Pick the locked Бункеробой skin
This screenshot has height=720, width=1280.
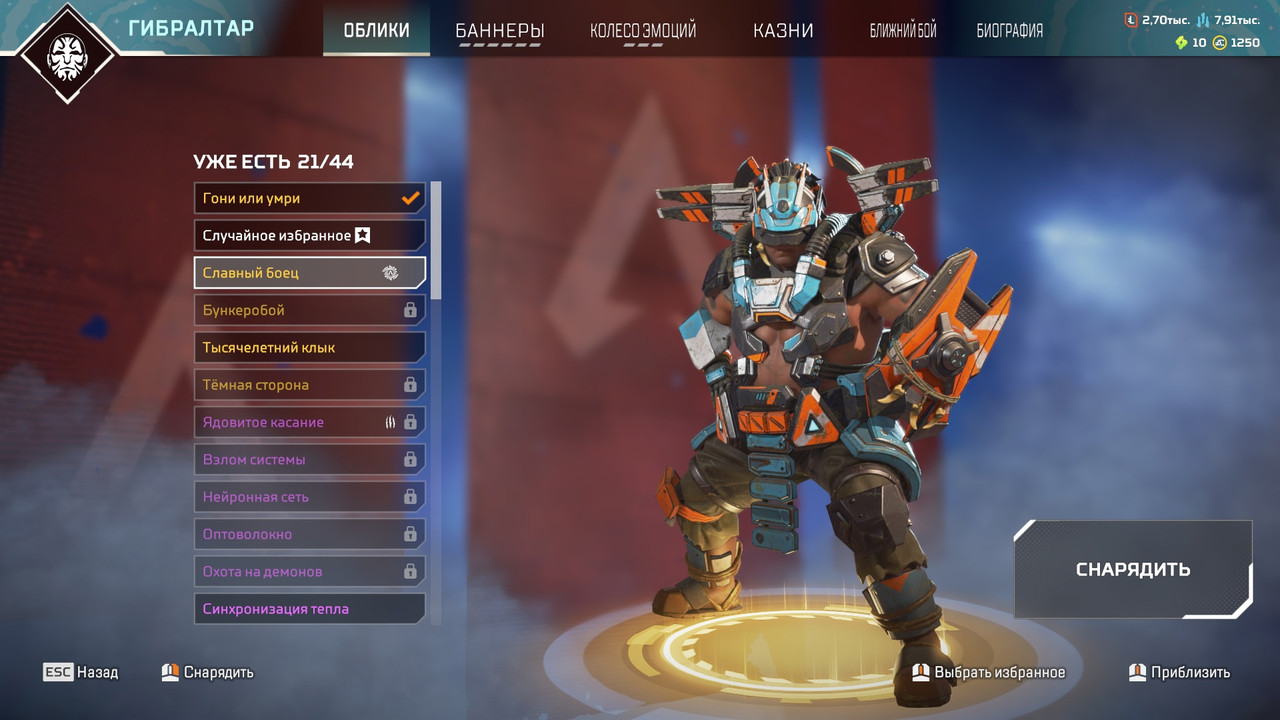point(309,310)
